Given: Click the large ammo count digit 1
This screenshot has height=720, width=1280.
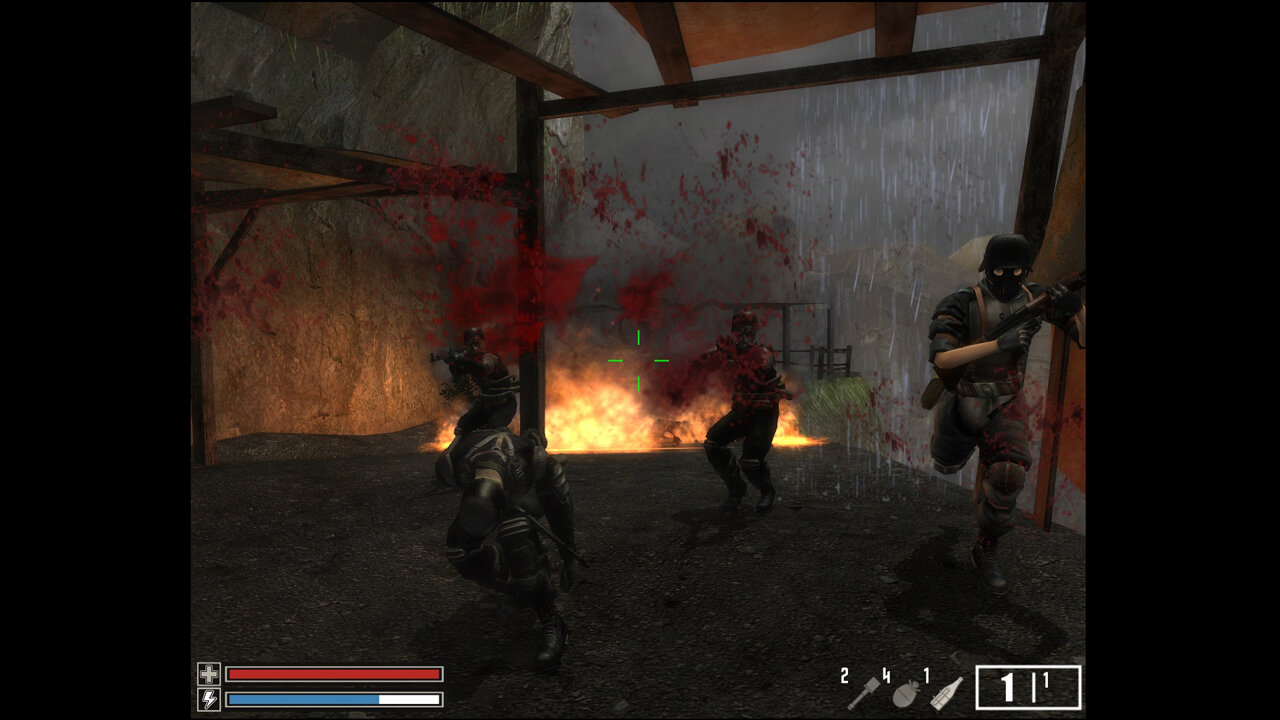Looking at the screenshot, I should click(x=1007, y=689).
